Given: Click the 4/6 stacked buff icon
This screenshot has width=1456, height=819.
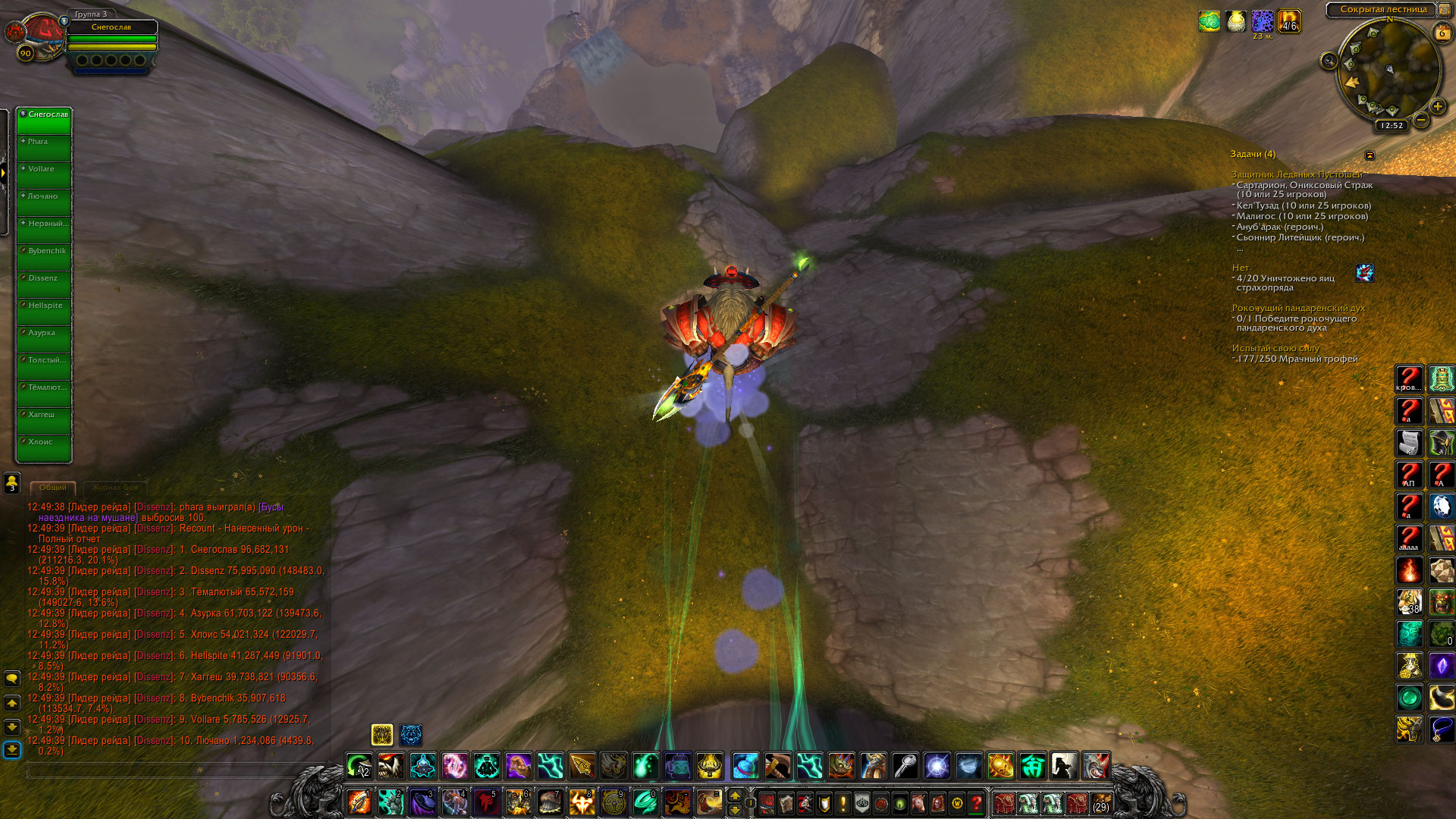Looking at the screenshot, I should coord(1289,21).
